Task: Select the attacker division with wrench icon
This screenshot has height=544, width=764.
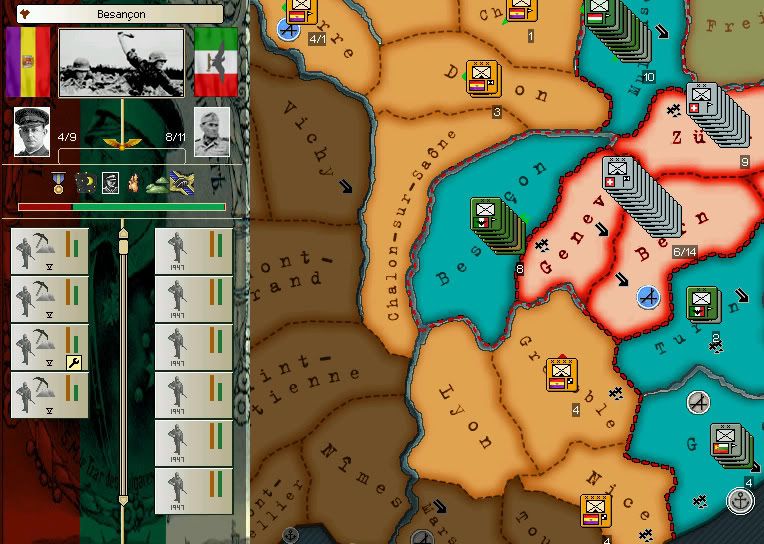Action: pyautogui.click(x=49, y=347)
